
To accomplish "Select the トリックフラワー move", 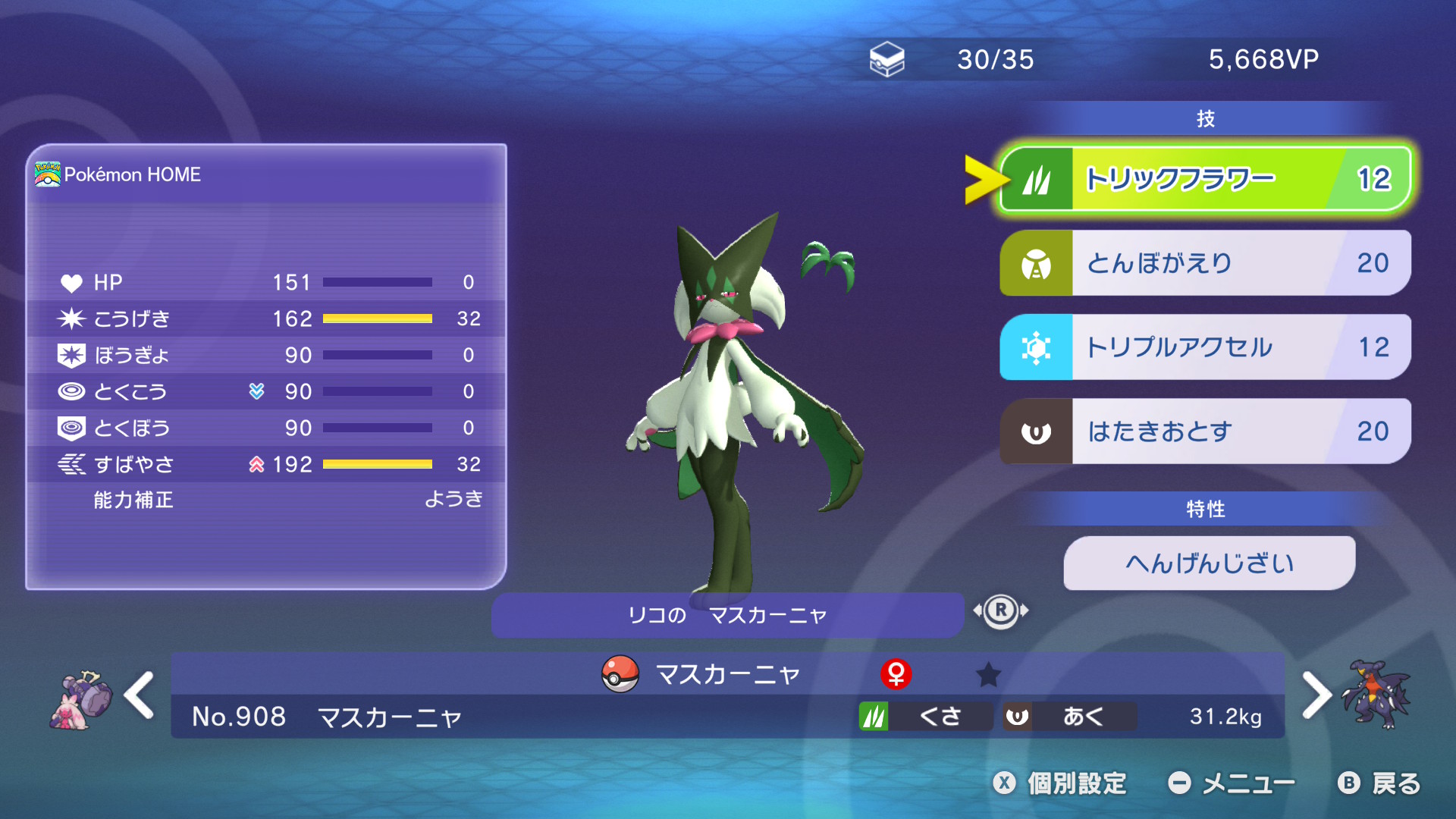I will [1206, 179].
